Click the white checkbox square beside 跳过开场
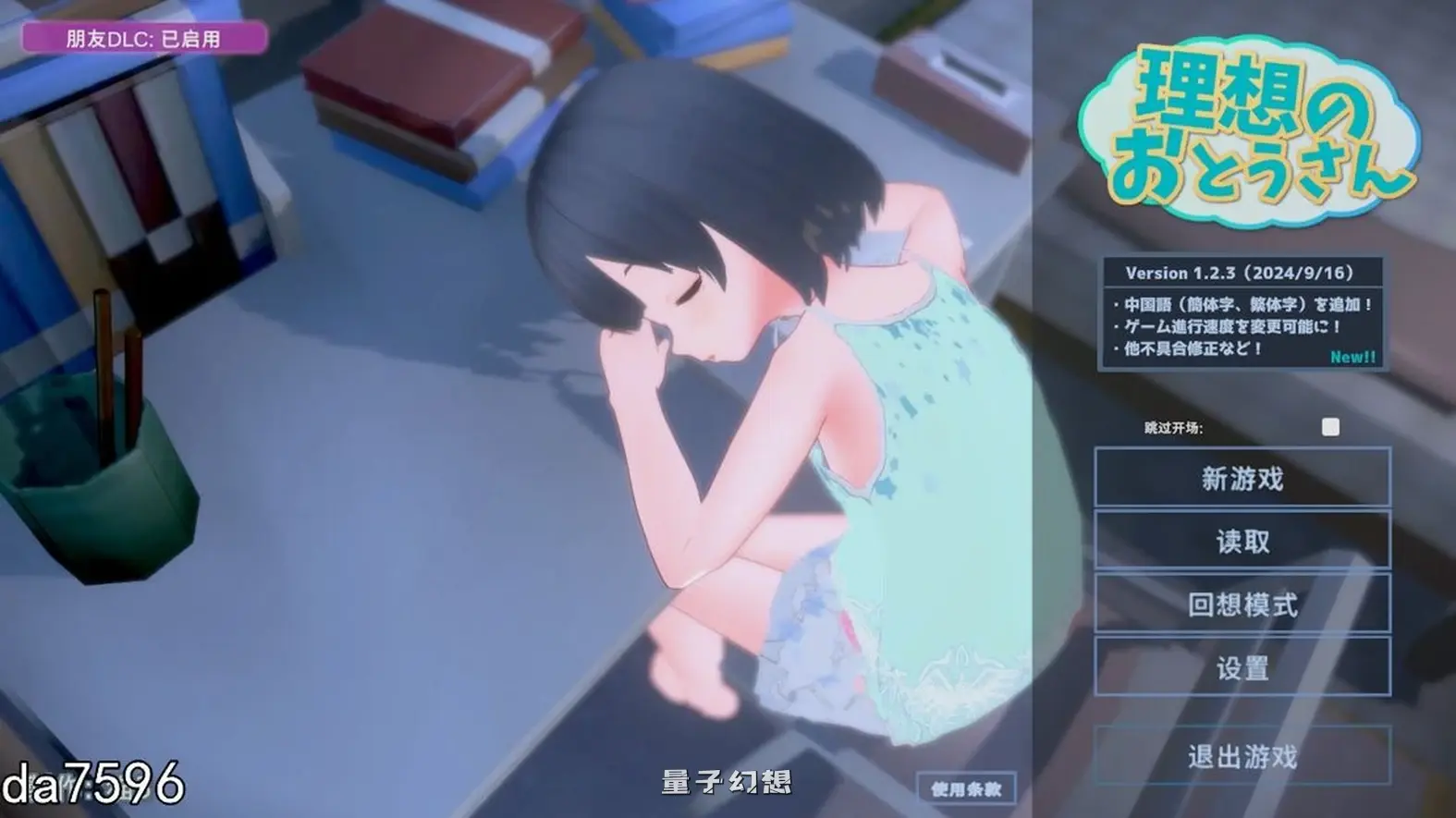 [1331, 427]
